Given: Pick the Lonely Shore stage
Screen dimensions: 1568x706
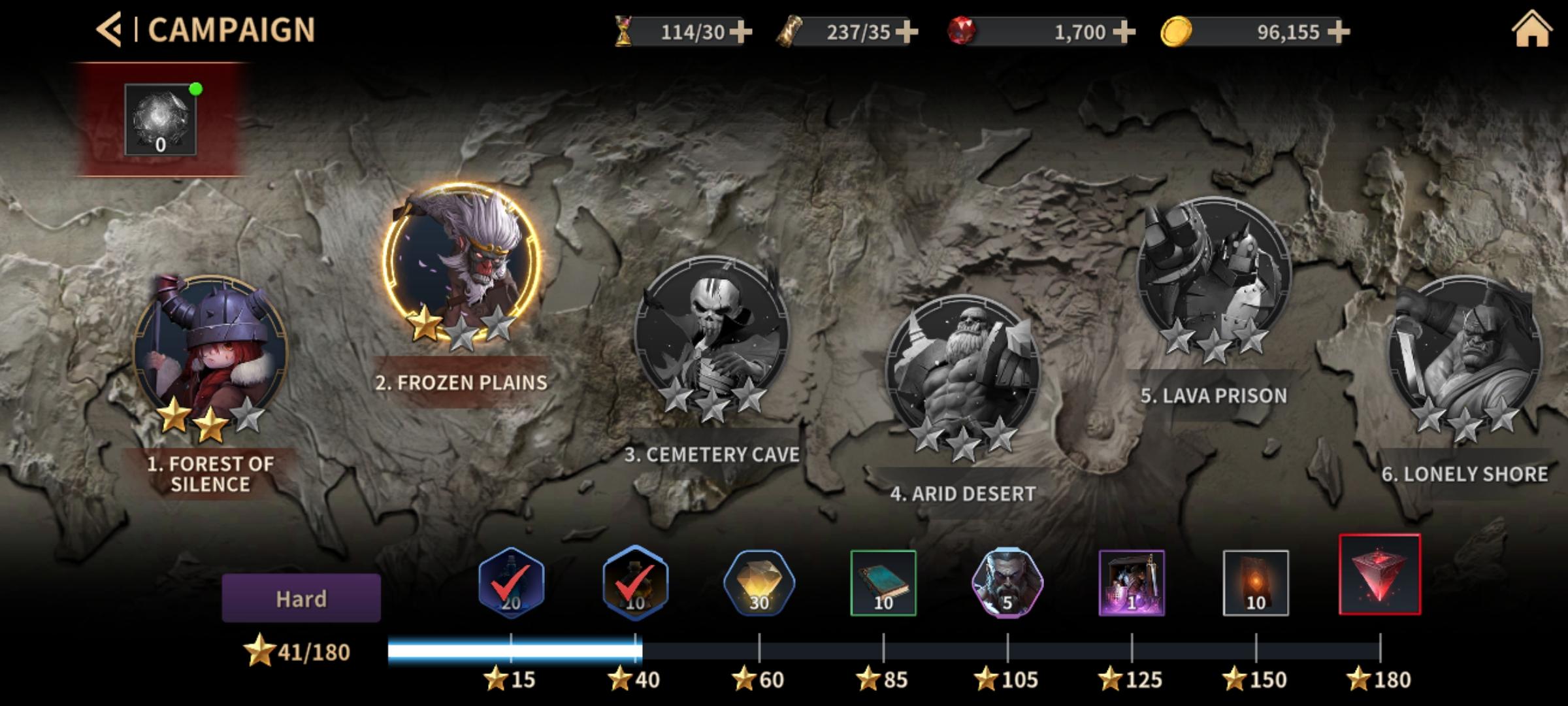Looking at the screenshot, I should tap(1465, 353).
